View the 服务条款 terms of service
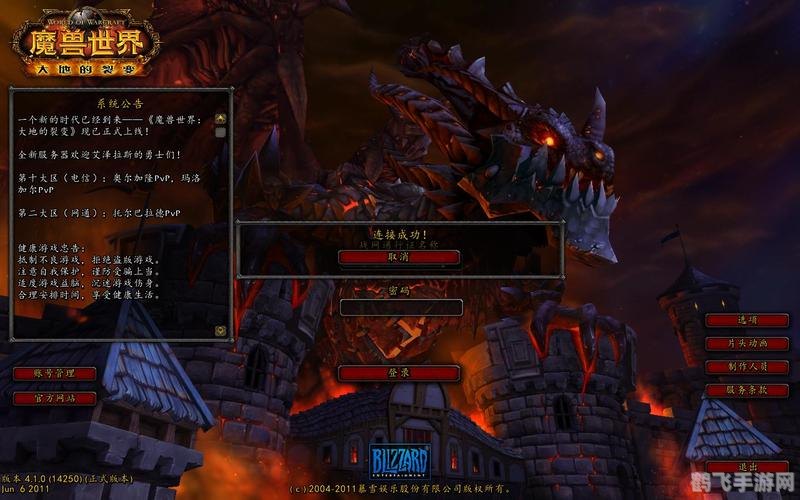The width and height of the screenshot is (800, 500). click(747, 389)
